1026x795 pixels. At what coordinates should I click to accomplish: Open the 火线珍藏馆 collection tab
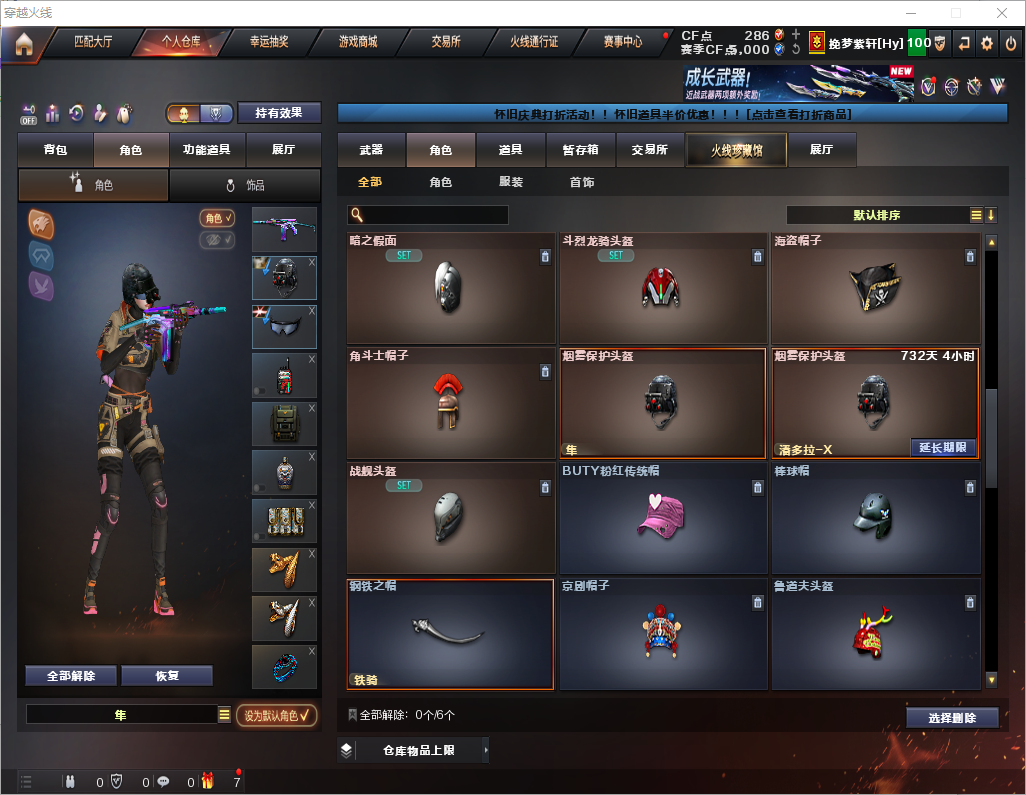735,150
